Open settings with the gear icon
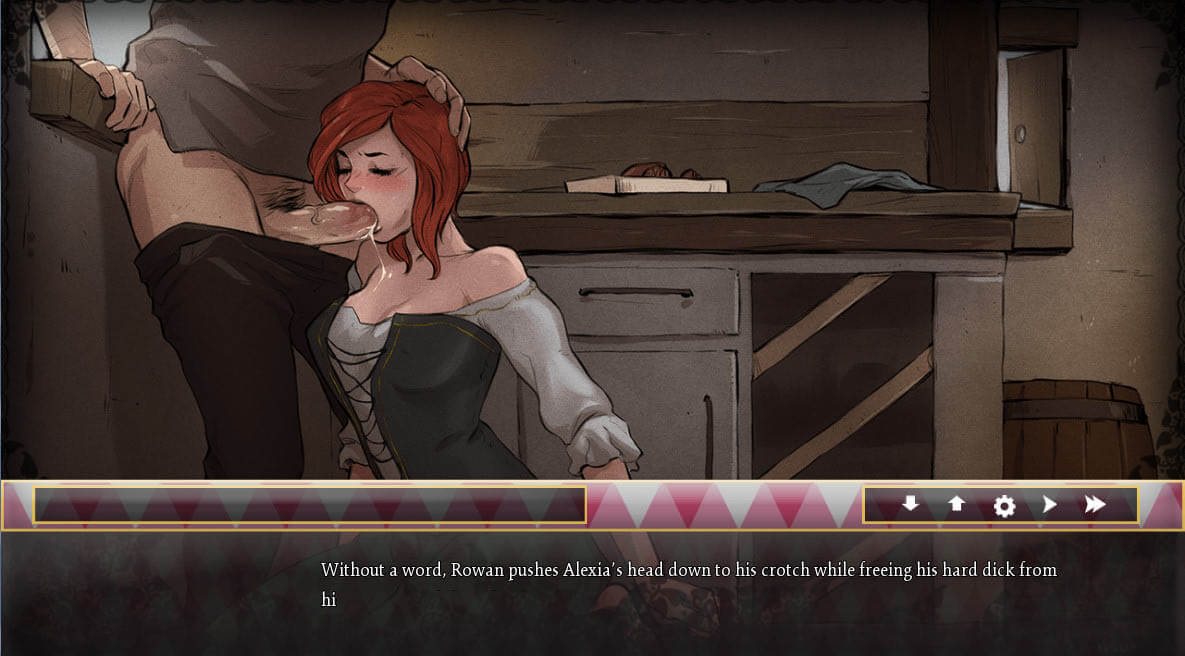 [x=1004, y=506]
